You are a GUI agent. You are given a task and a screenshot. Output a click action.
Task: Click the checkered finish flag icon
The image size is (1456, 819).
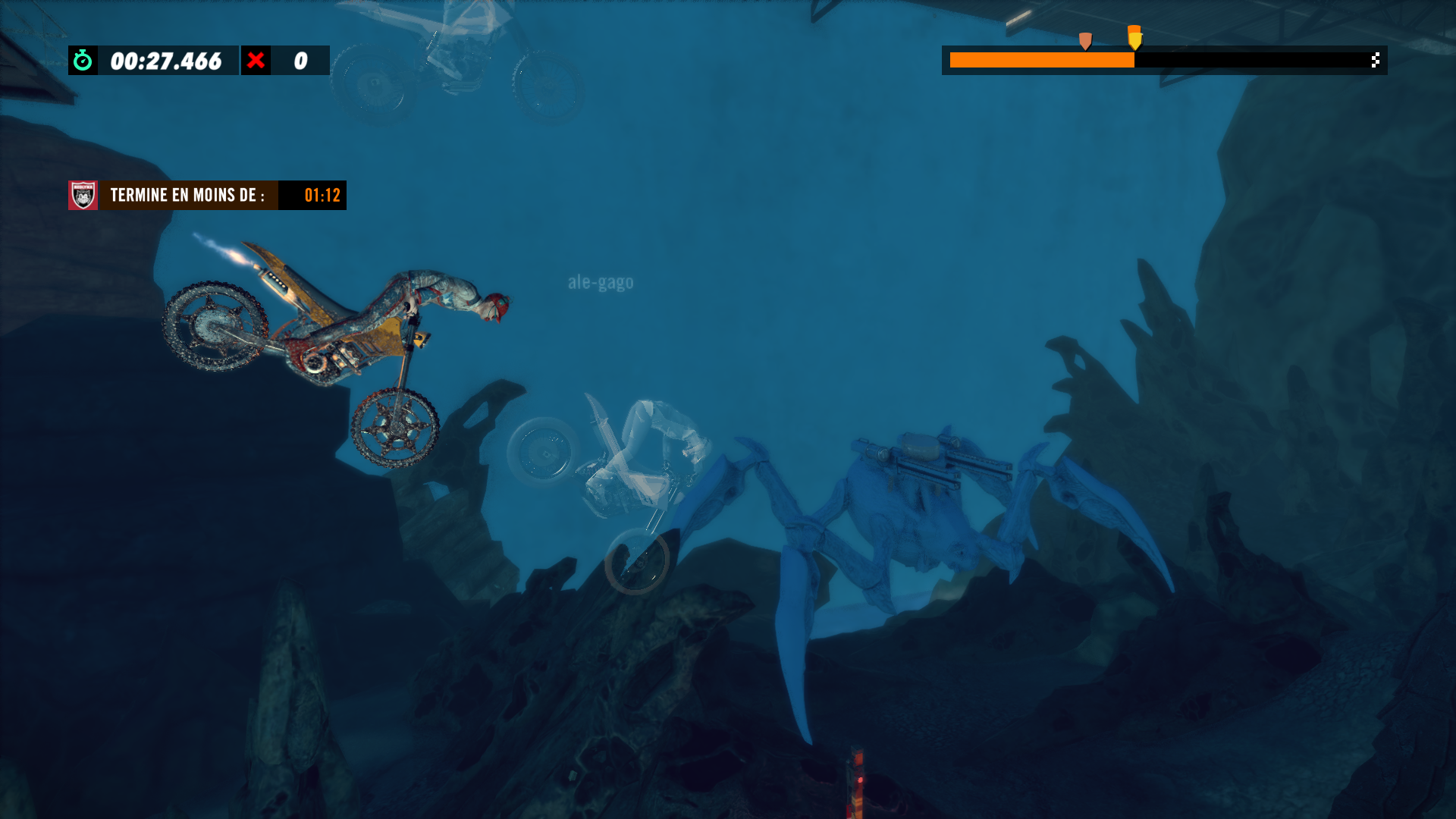tap(1375, 60)
